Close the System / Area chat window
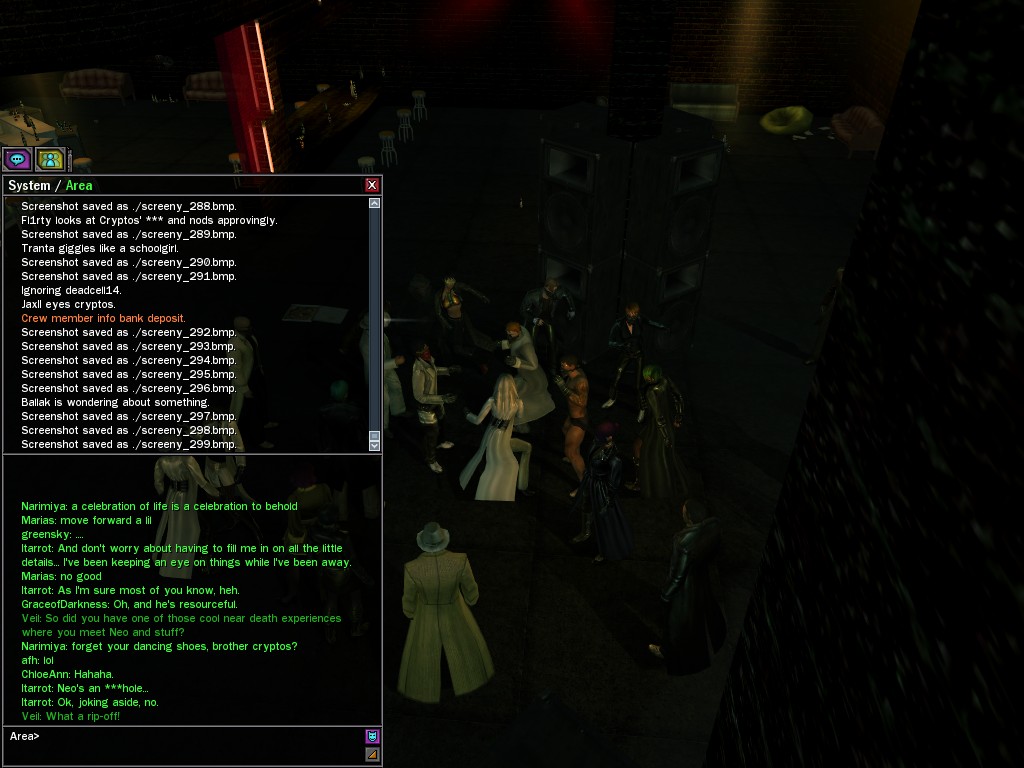Screen dimensions: 1024x768 coord(372,185)
